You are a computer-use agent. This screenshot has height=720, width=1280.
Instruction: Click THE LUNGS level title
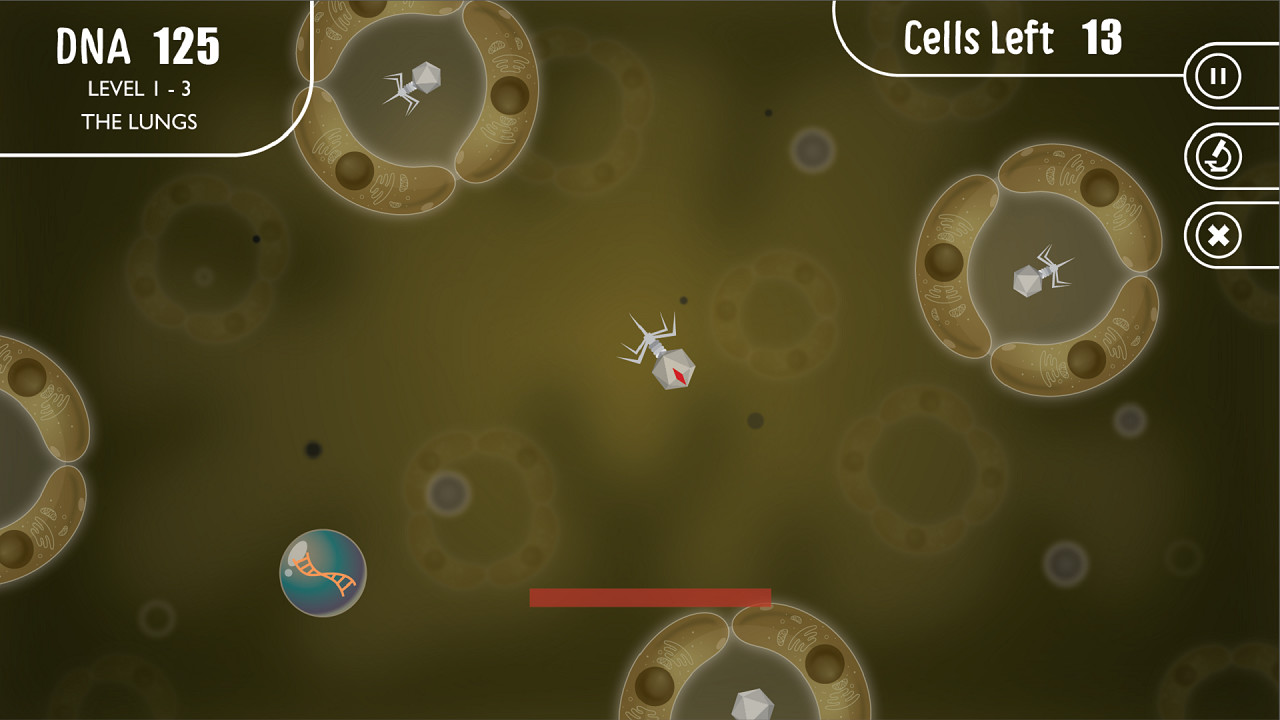tap(140, 121)
